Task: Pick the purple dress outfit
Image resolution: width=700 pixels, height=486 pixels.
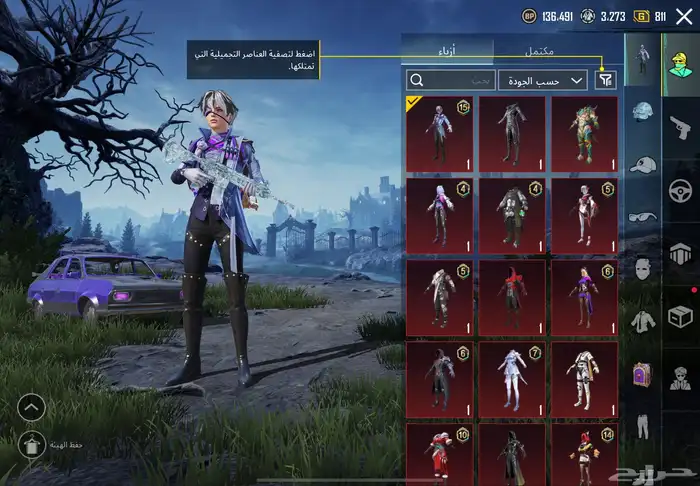Action: pyautogui.click(x=584, y=297)
